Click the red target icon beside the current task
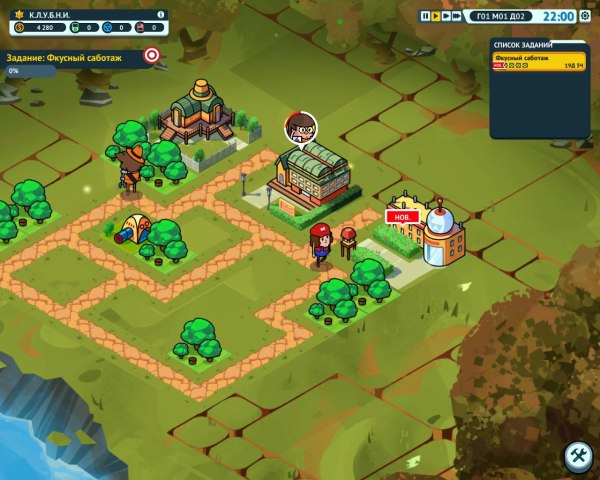The height and width of the screenshot is (480, 600). click(152, 56)
